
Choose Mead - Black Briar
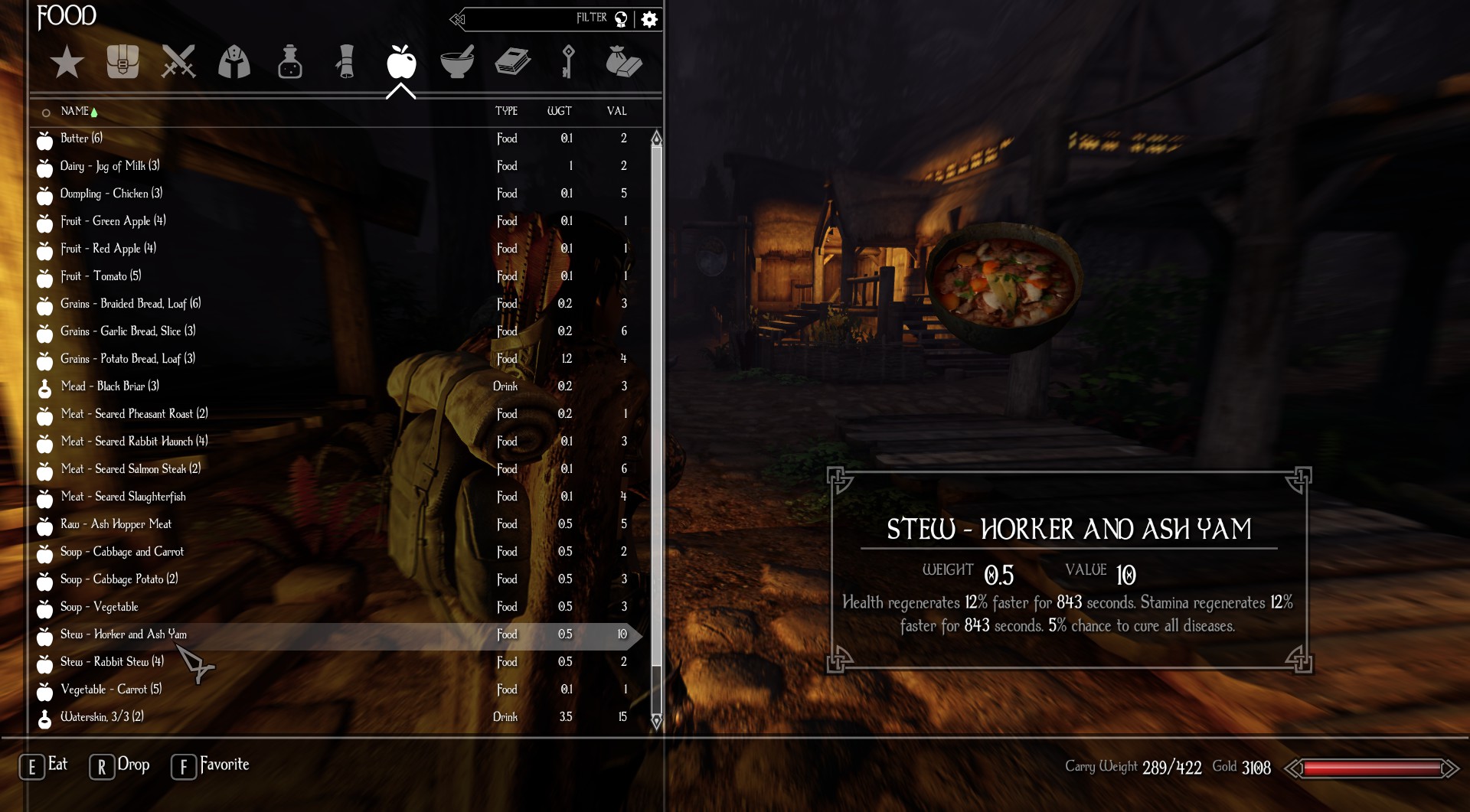[x=109, y=386]
